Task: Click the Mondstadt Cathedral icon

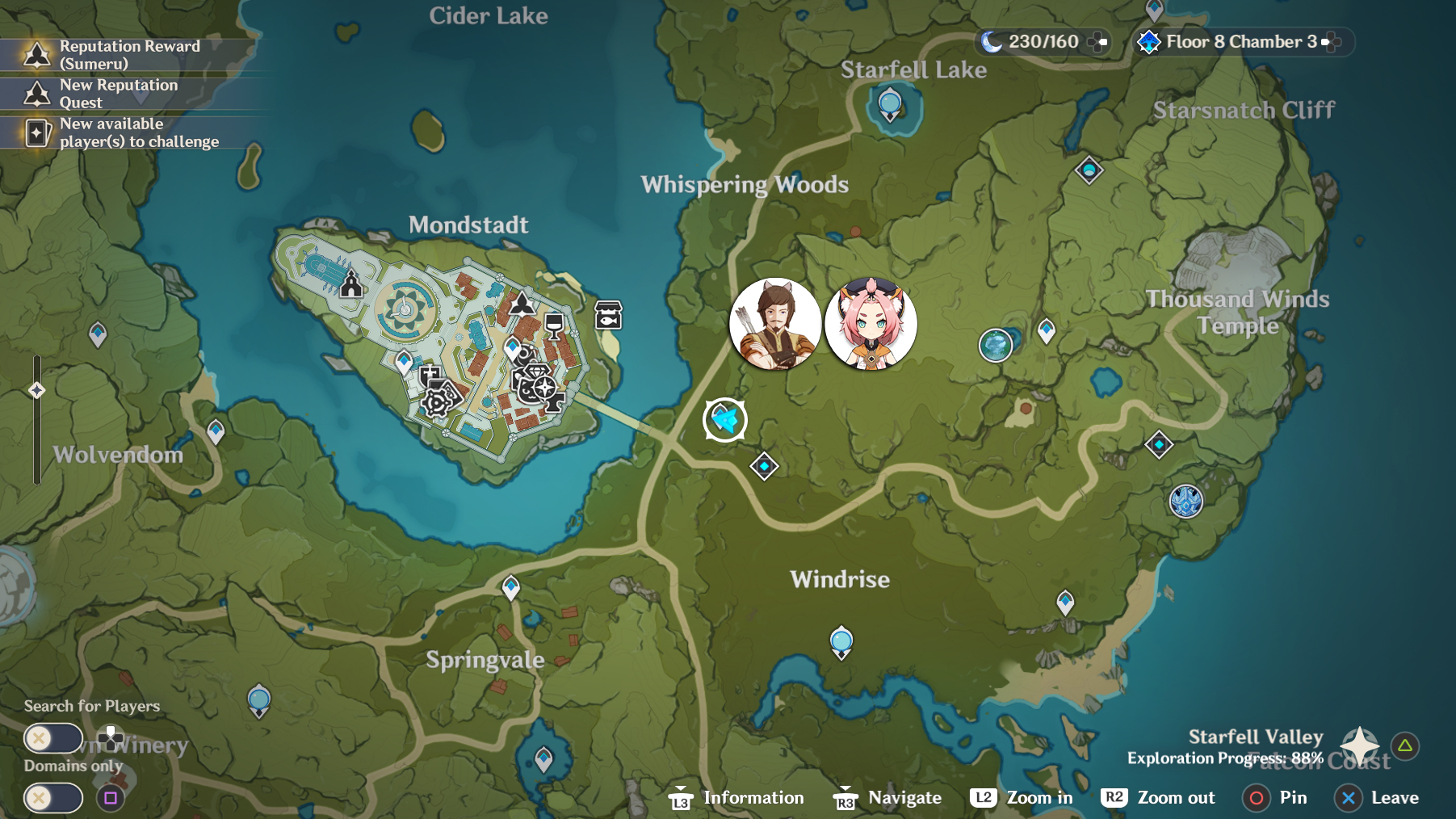Action: click(x=350, y=284)
